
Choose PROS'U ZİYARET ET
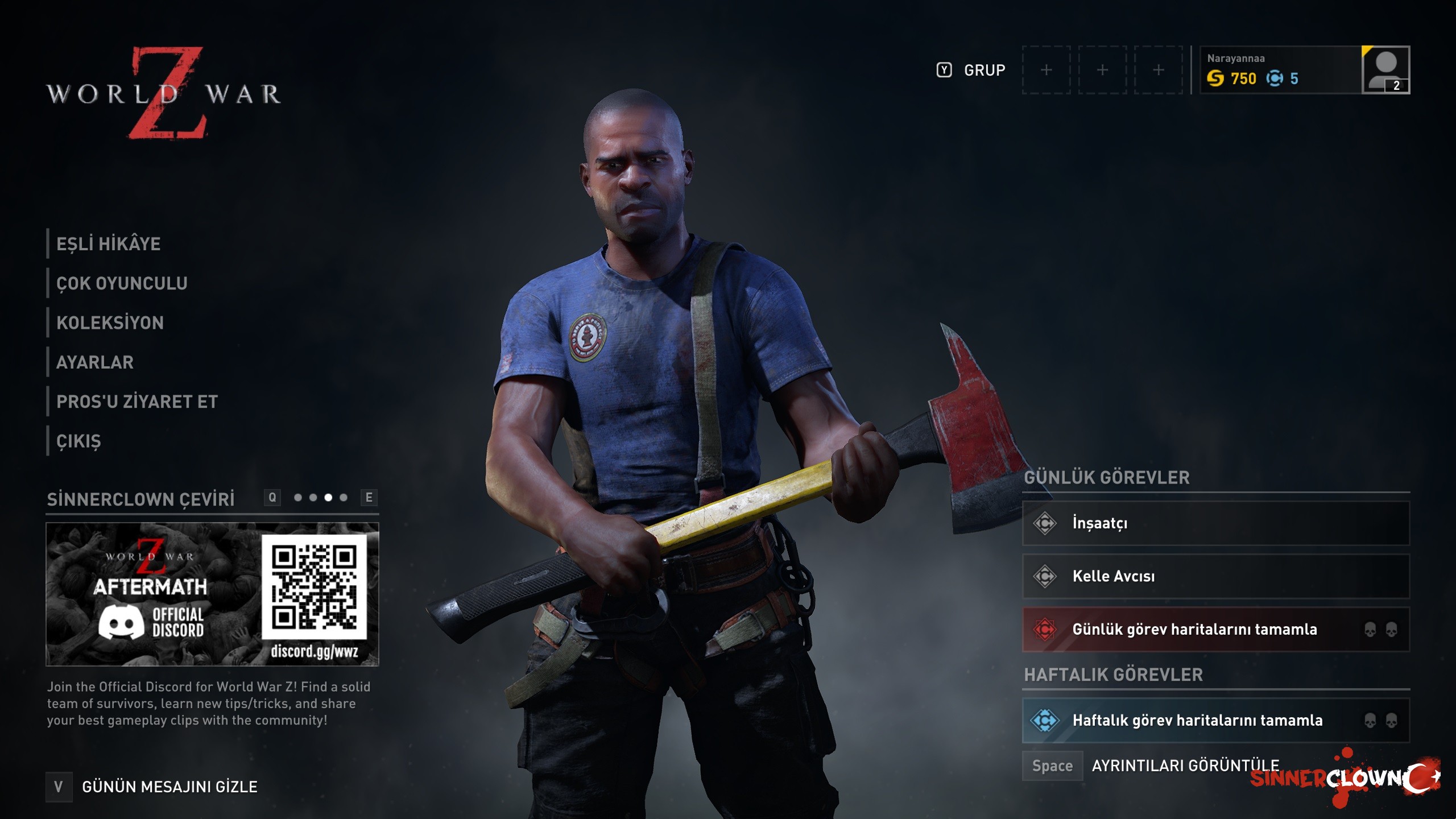coord(136,402)
